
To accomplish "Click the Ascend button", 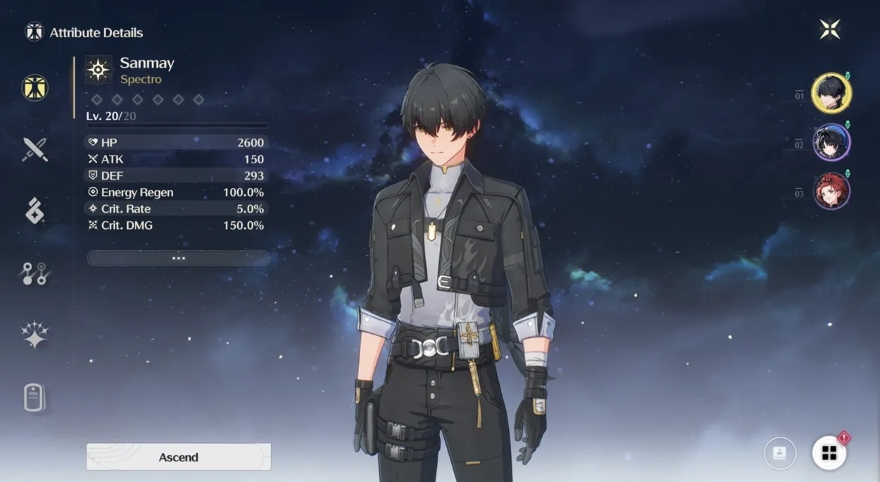I will click(178, 457).
